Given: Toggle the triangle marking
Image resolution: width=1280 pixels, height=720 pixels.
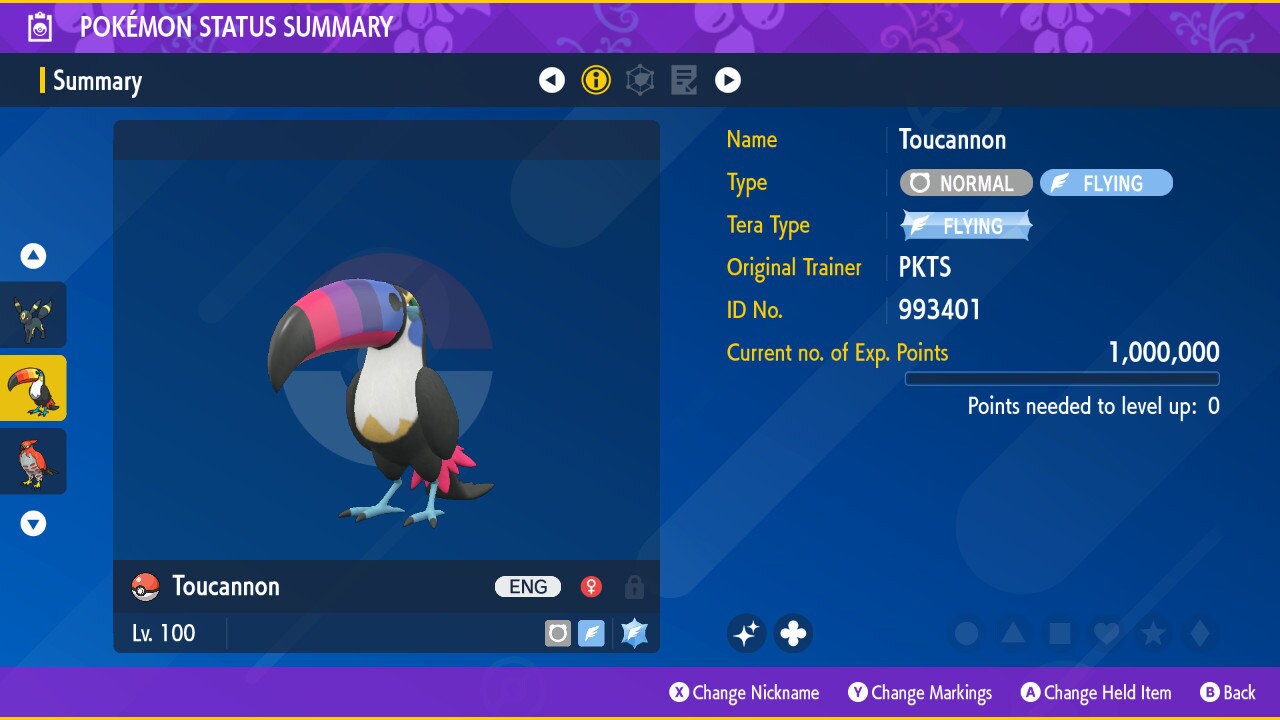Looking at the screenshot, I should click(1013, 633).
